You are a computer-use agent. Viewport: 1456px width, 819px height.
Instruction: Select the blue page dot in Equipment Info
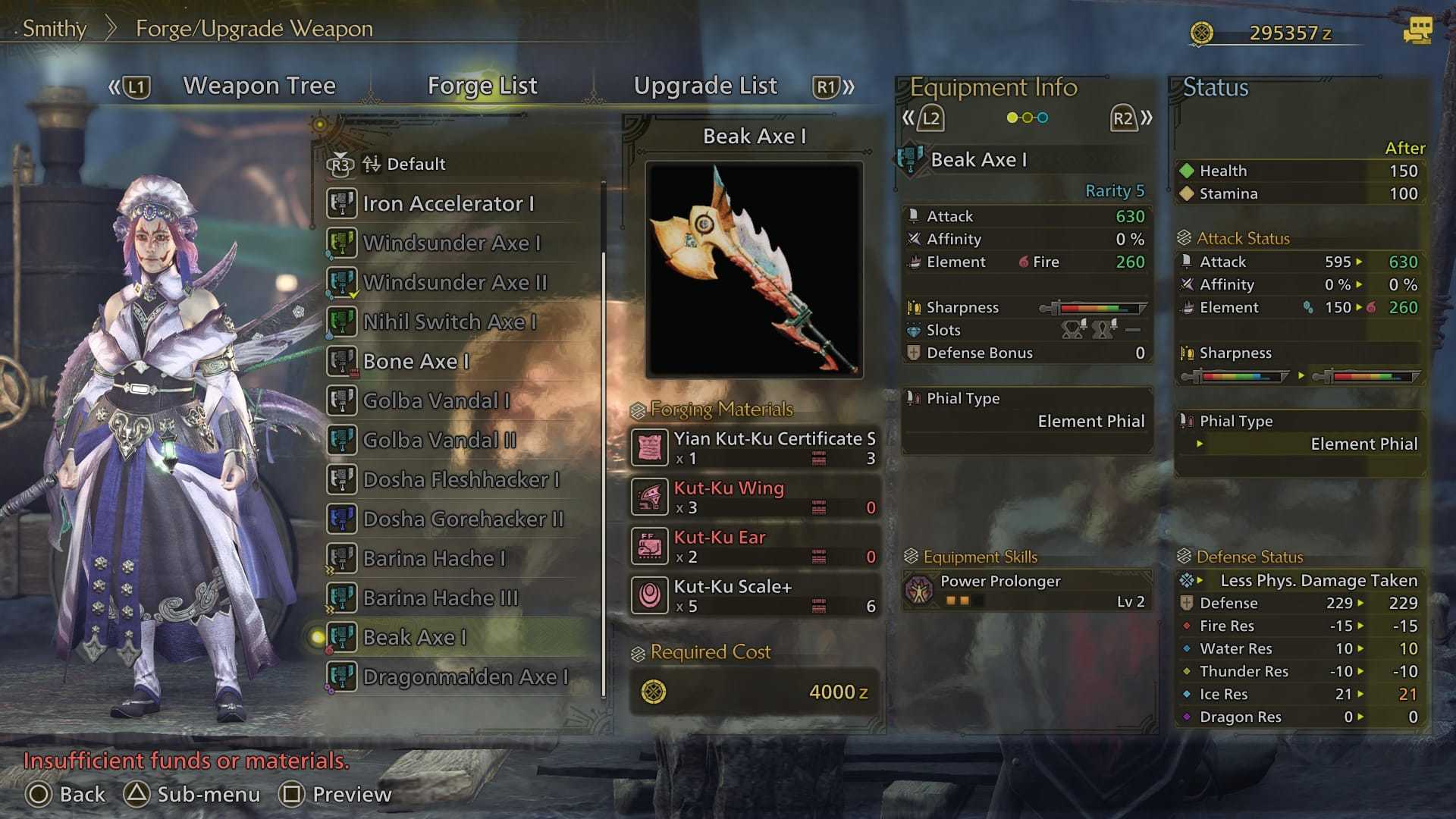click(x=1043, y=118)
